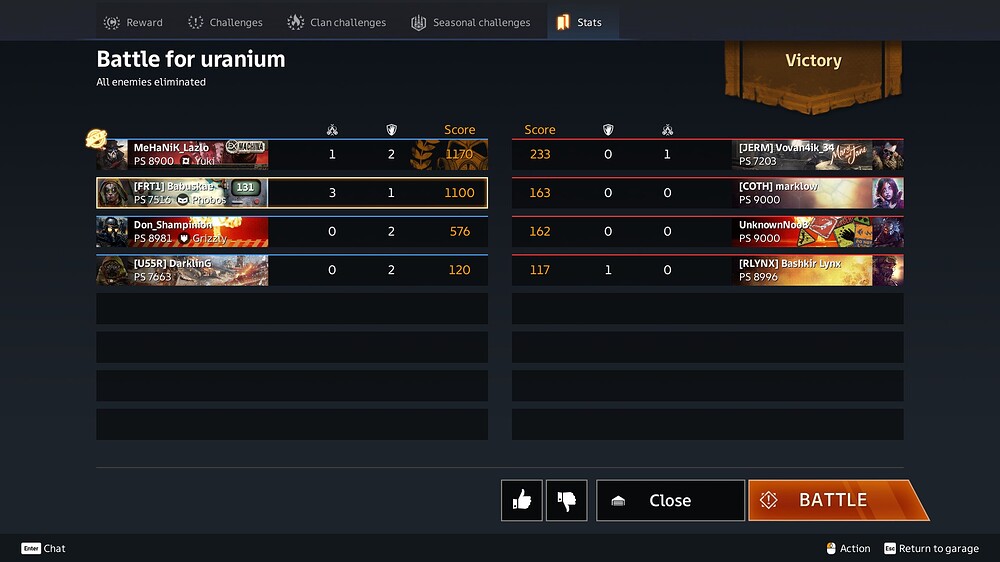
Task: Return to garage
Action: (x=930, y=548)
